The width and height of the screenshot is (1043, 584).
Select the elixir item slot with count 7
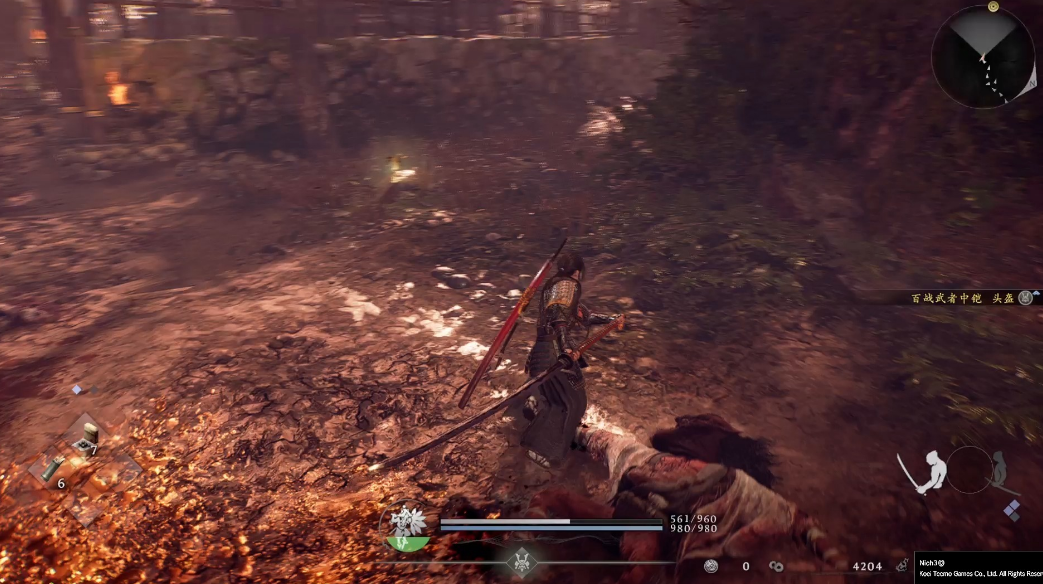click(88, 436)
